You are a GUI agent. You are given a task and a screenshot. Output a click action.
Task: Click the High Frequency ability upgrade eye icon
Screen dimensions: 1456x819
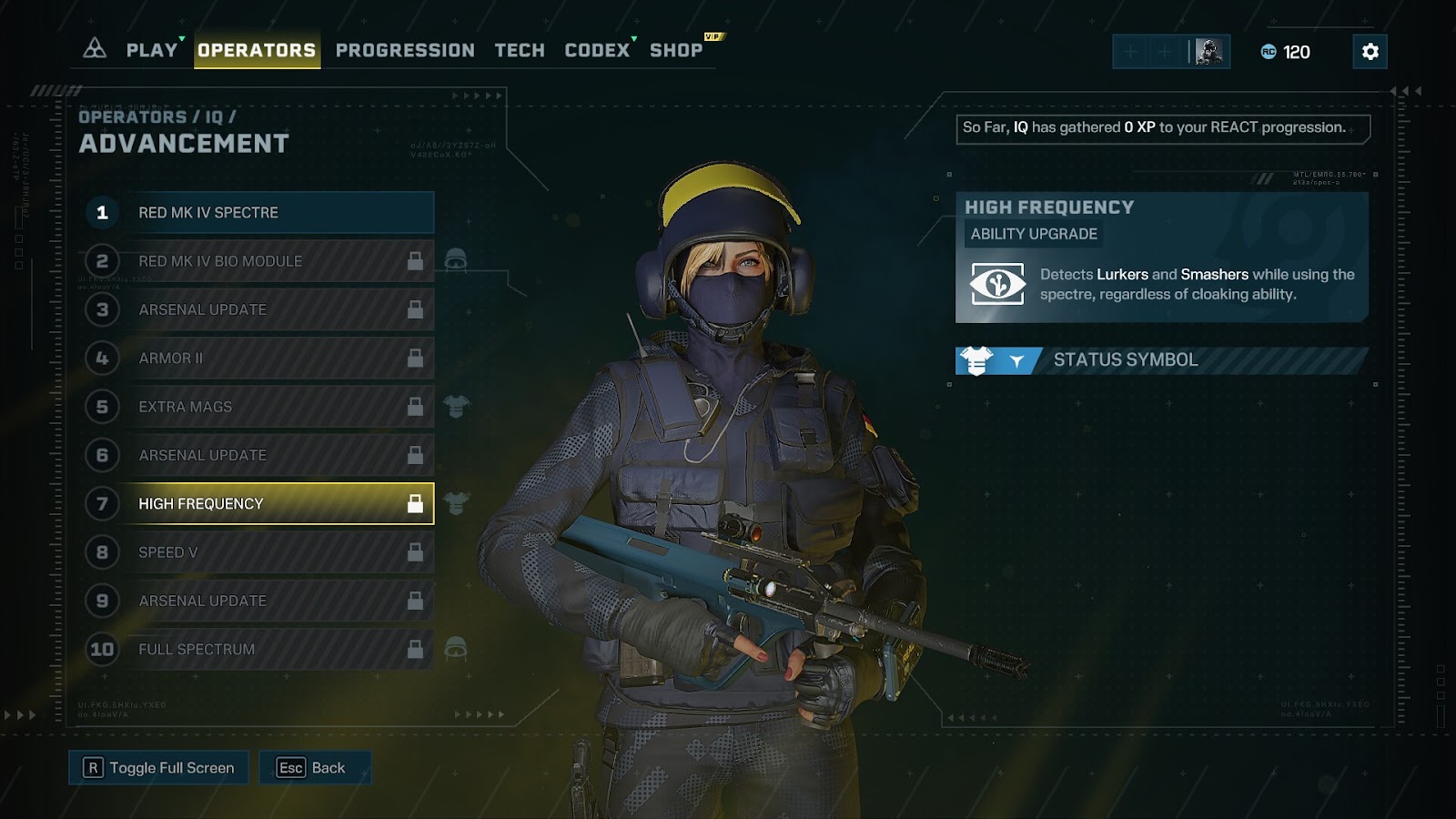pyautogui.click(x=997, y=285)
